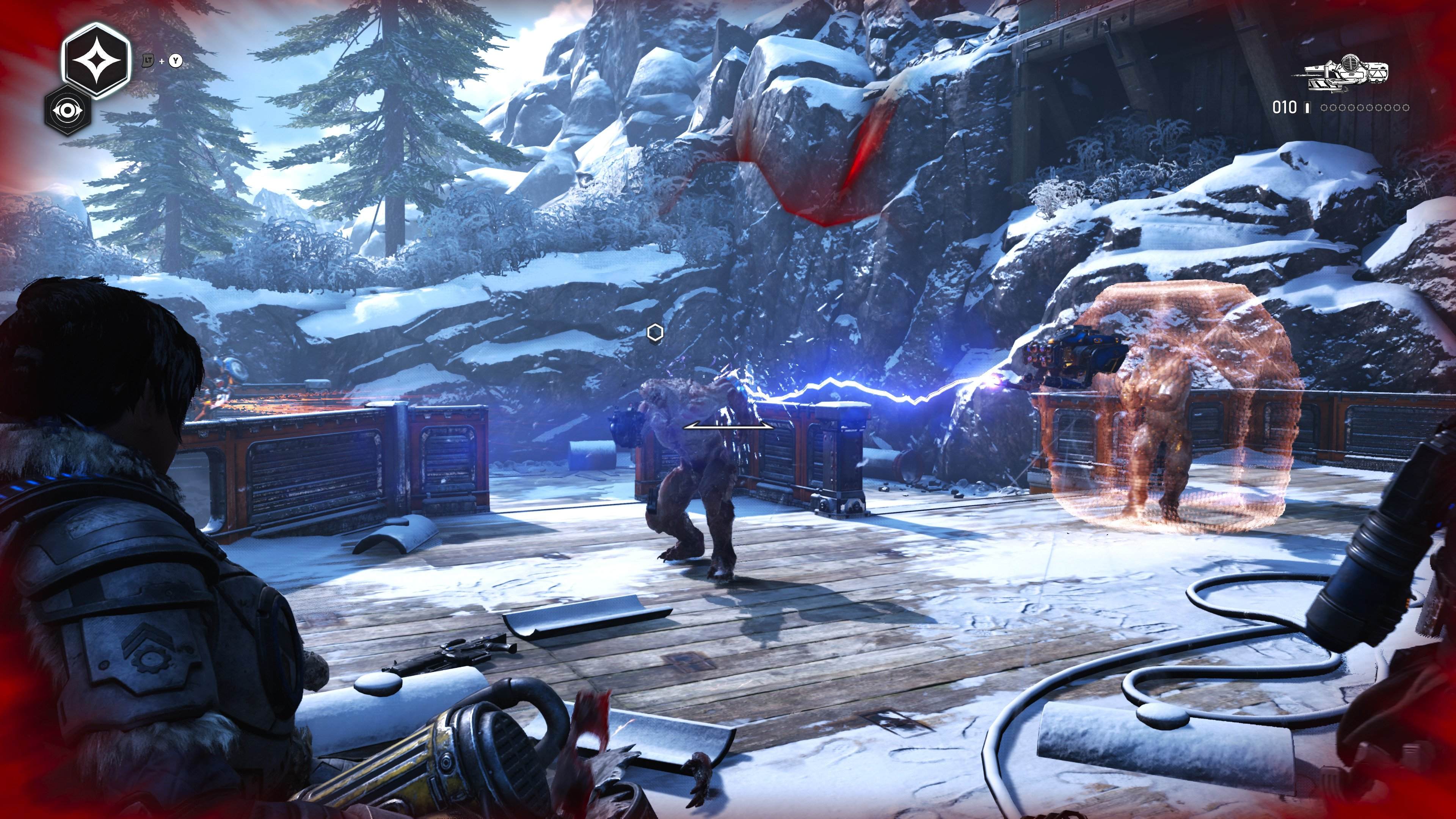Viewport: 1456px width, 819px height.
Task: Click the LT trigger button prompt
Action: pos(148,61)
